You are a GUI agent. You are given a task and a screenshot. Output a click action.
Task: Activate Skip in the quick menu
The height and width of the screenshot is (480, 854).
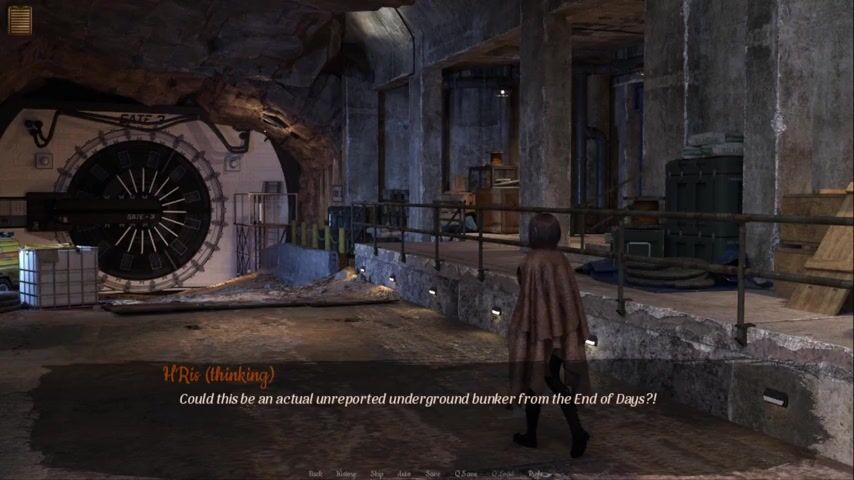pyautogui.click(x=377, y=474)
